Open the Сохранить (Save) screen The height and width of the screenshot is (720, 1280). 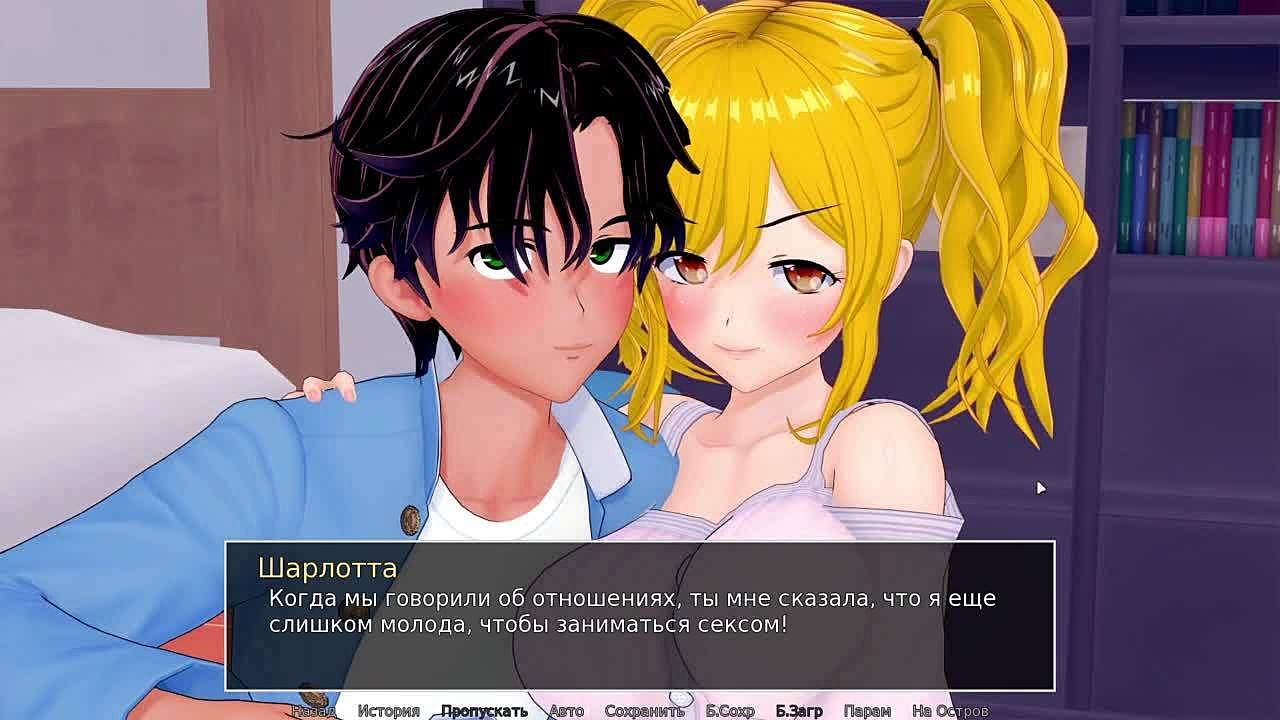pyautogui.click(x=644, y=711)
